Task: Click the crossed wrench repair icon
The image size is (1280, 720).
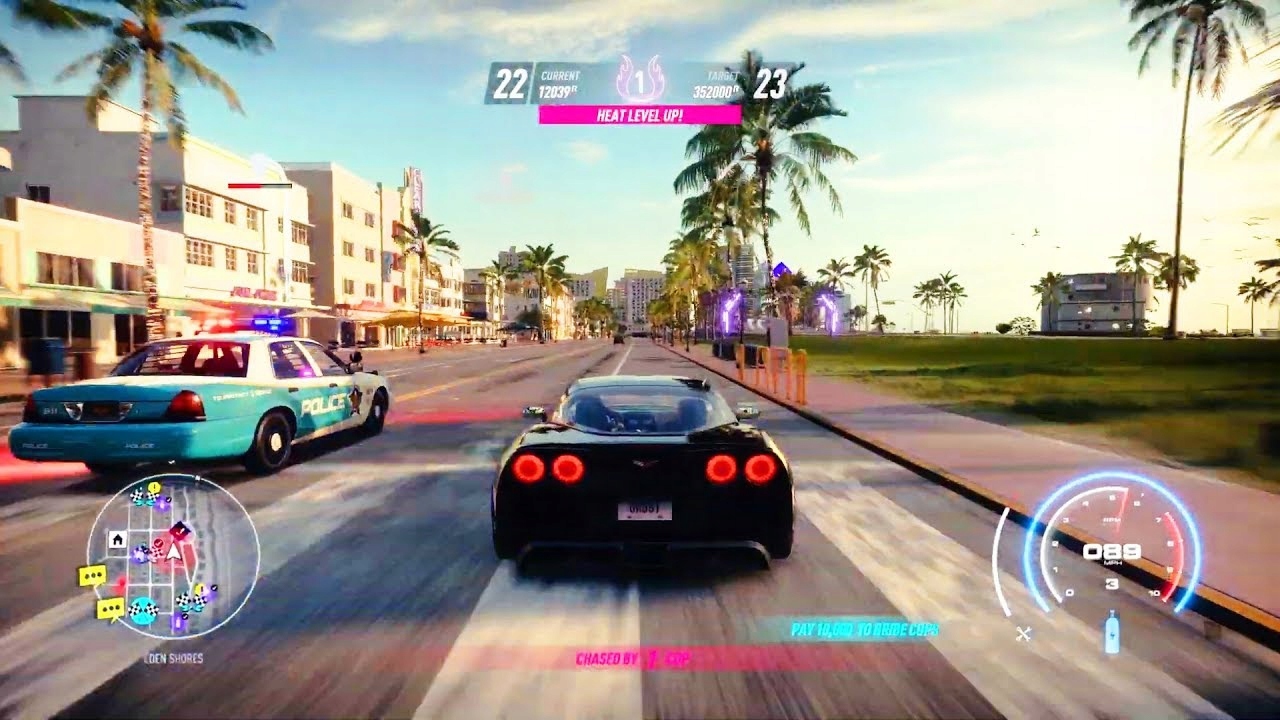Action: pyautogui.click(x=1023, y=633)
